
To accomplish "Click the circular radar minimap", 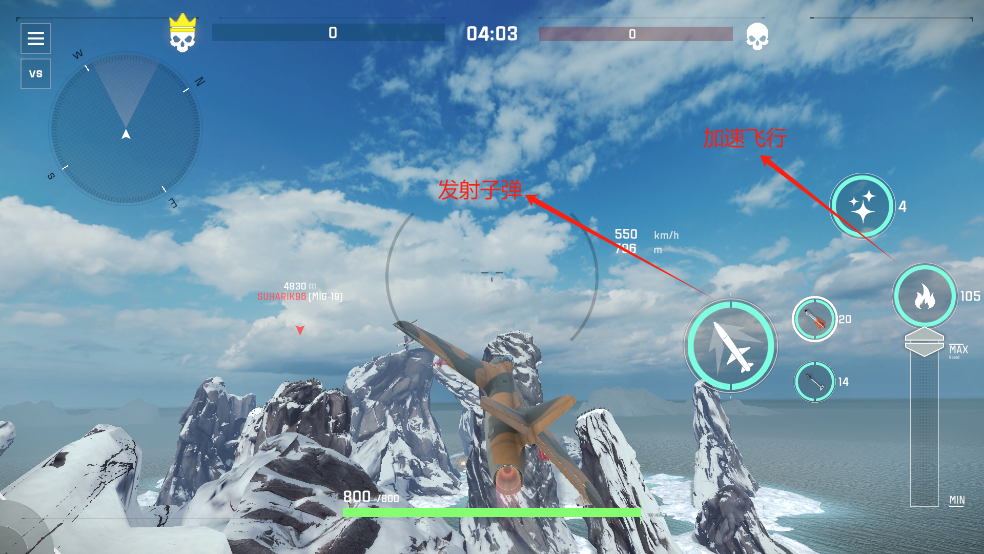I will point(126,128).
